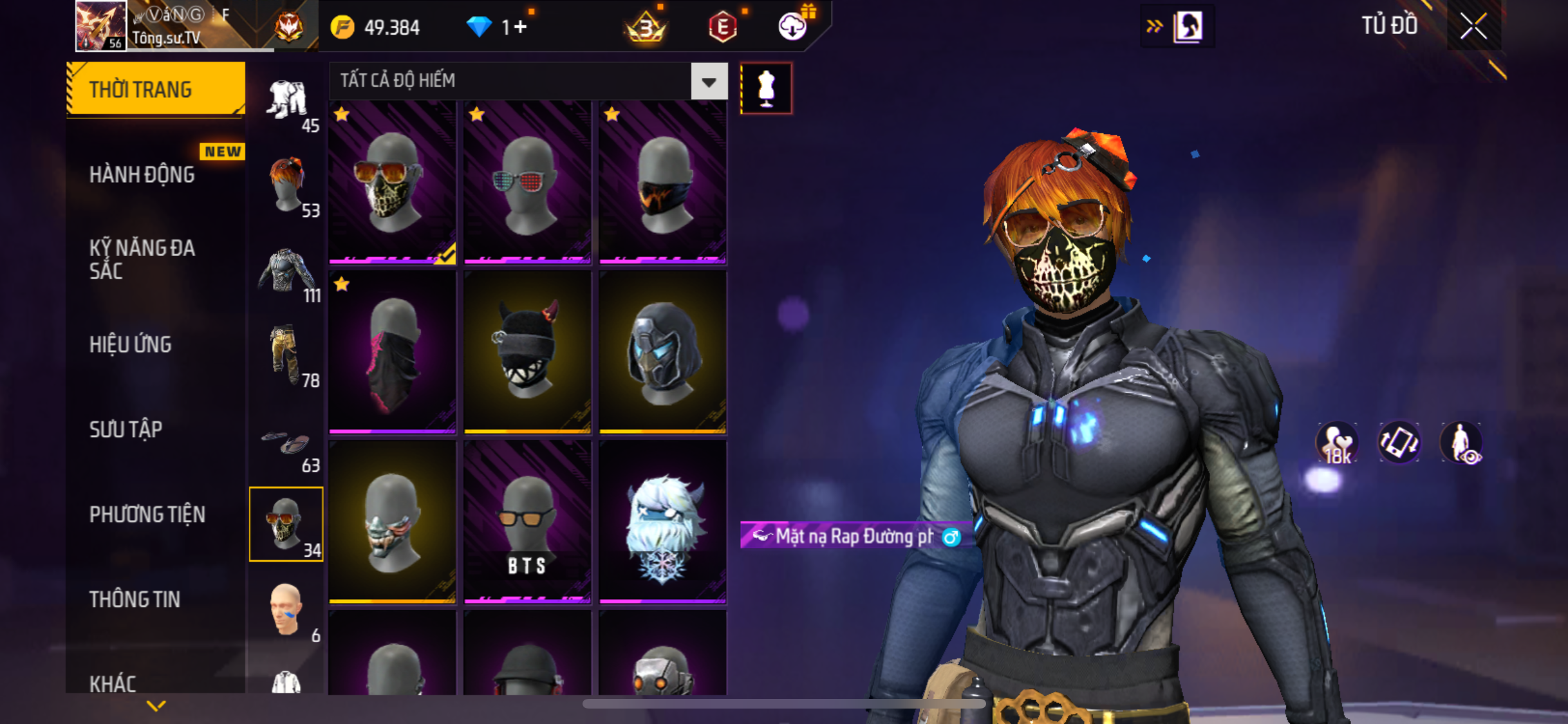Viewport: 1568px width, 724px height.
Task: Open the TẤT CẢ ĐỘ HIẾM rarity dropdown
Action: click(709, 82)
